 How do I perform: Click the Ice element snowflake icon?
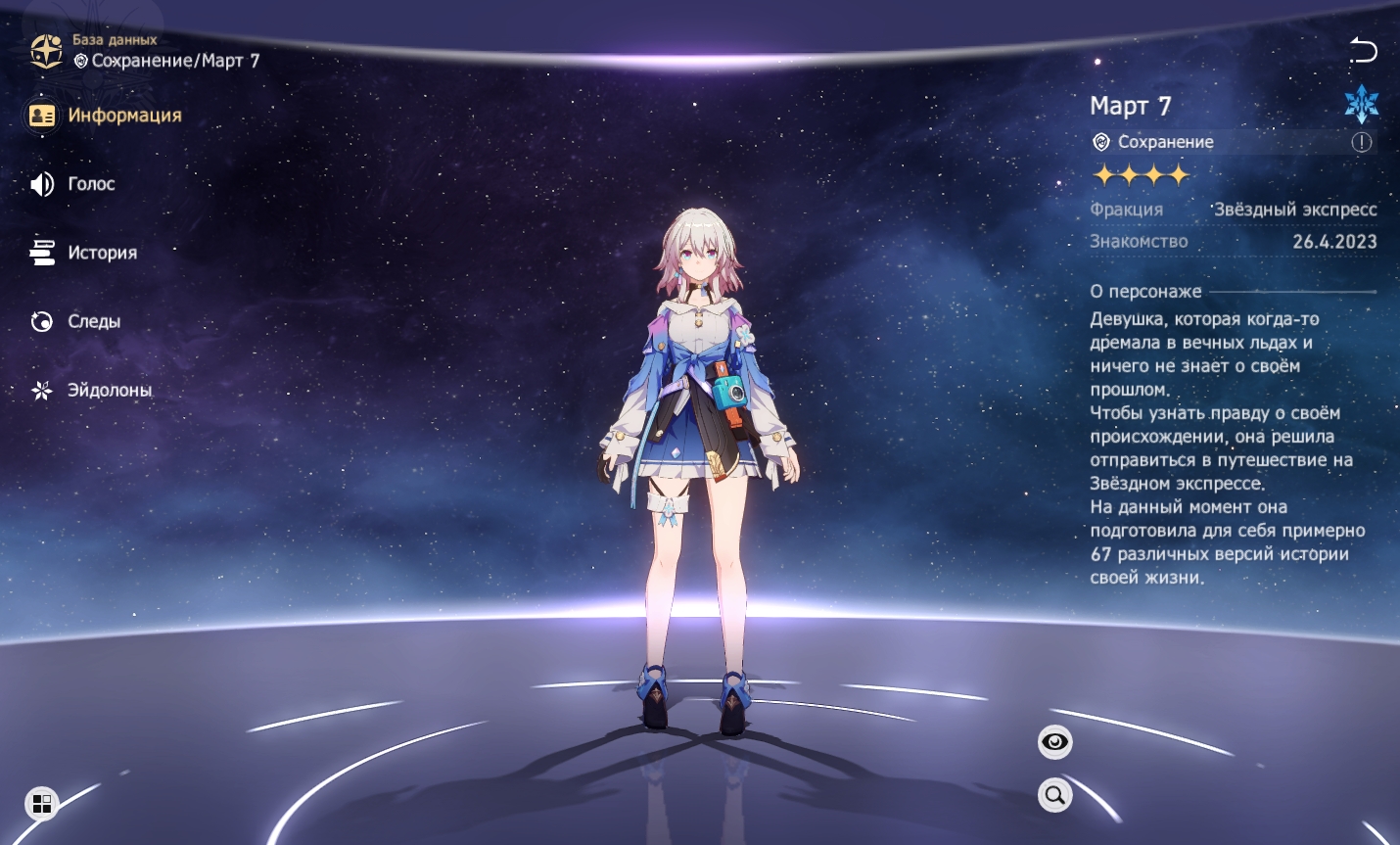[x=1361, y=104]
